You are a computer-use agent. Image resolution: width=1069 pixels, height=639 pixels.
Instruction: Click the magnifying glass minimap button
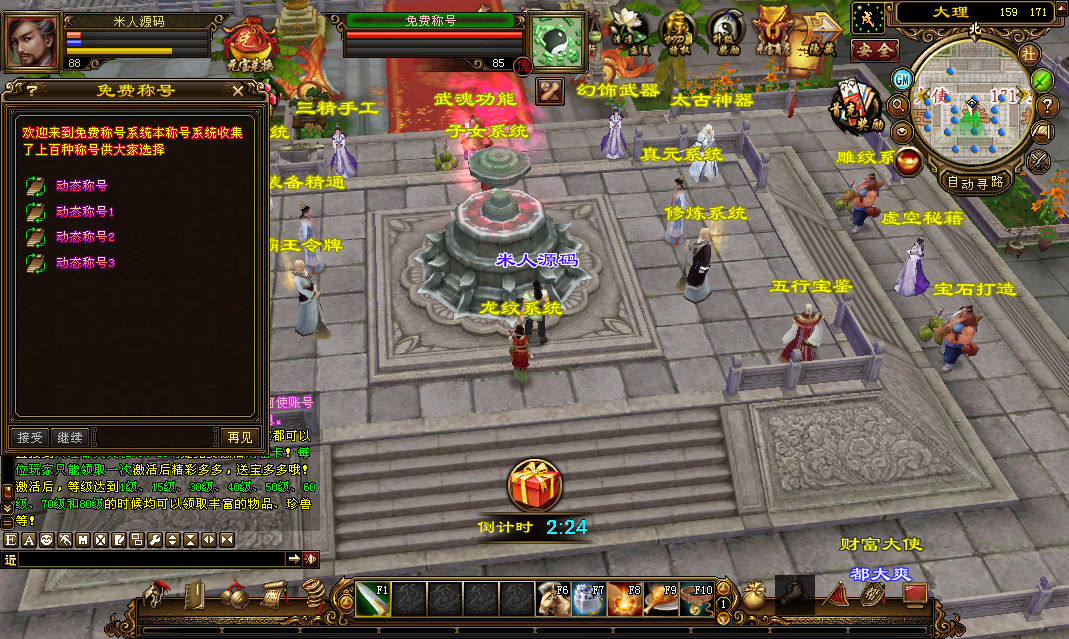point(897,104)
